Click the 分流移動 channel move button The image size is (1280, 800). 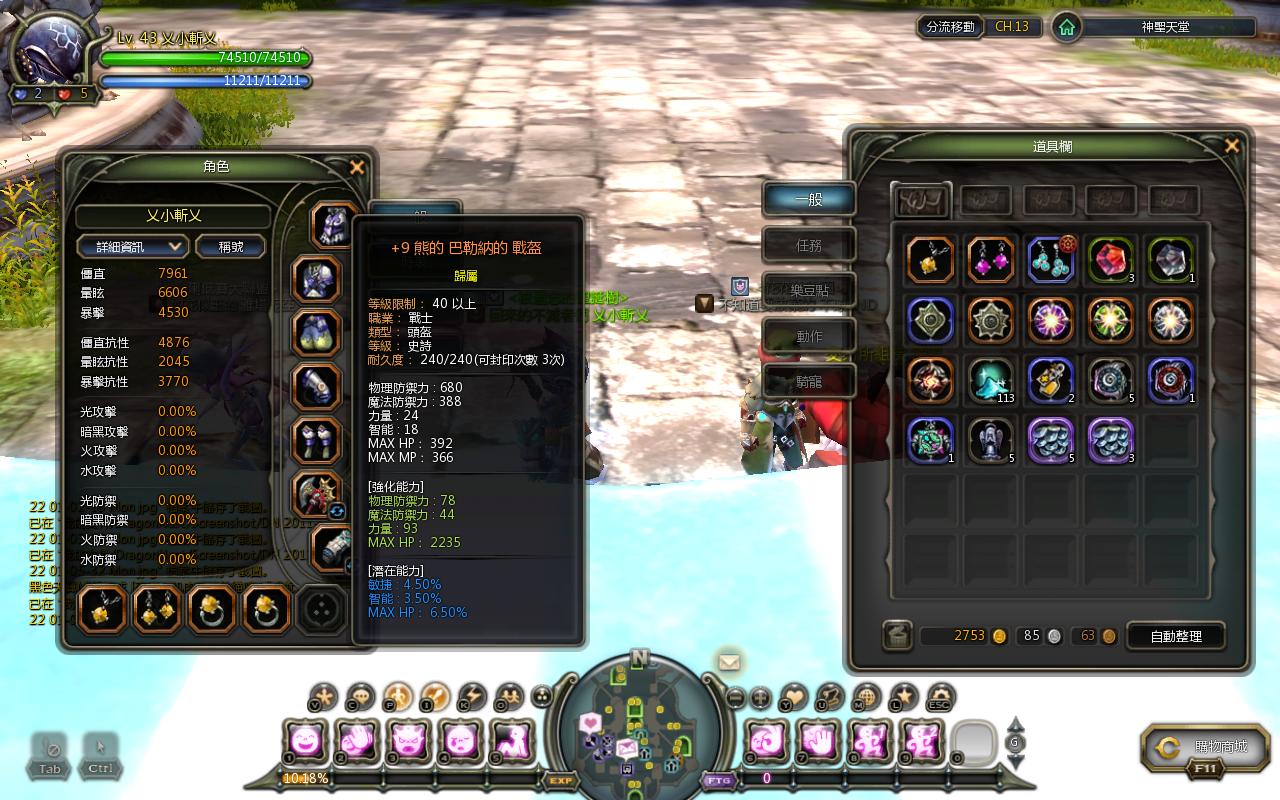pos(950,27)
